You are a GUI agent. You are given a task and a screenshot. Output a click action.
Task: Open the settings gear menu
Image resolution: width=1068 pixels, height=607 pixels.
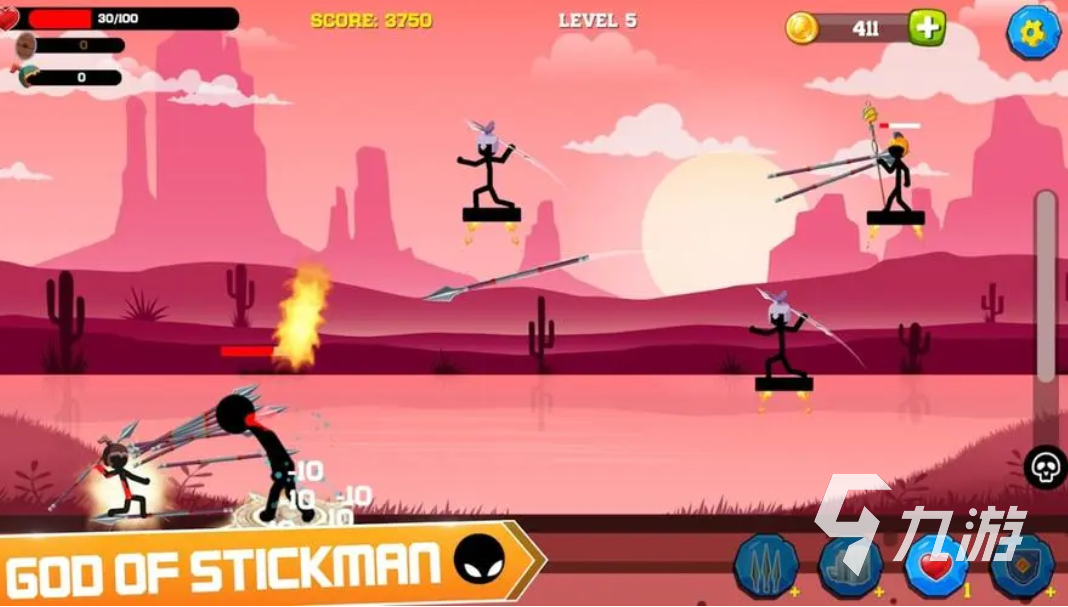(x=1033, y=32)
